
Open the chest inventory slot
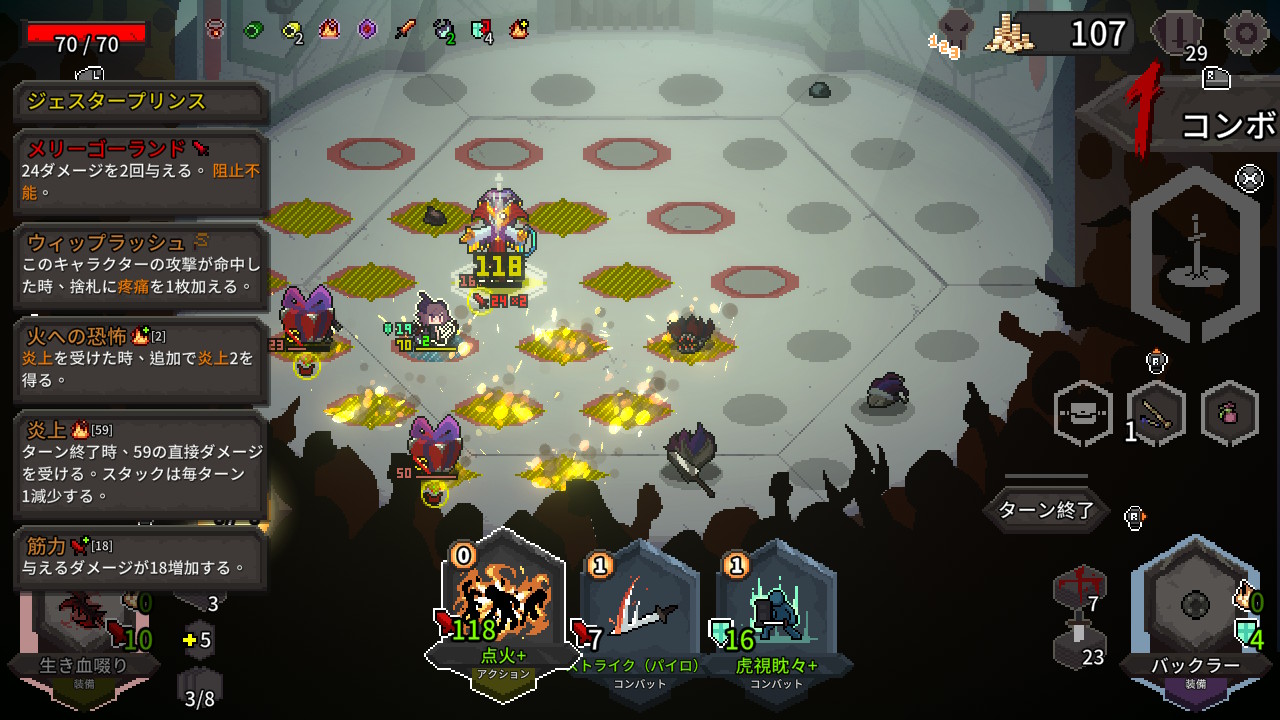pos(1083,413)
